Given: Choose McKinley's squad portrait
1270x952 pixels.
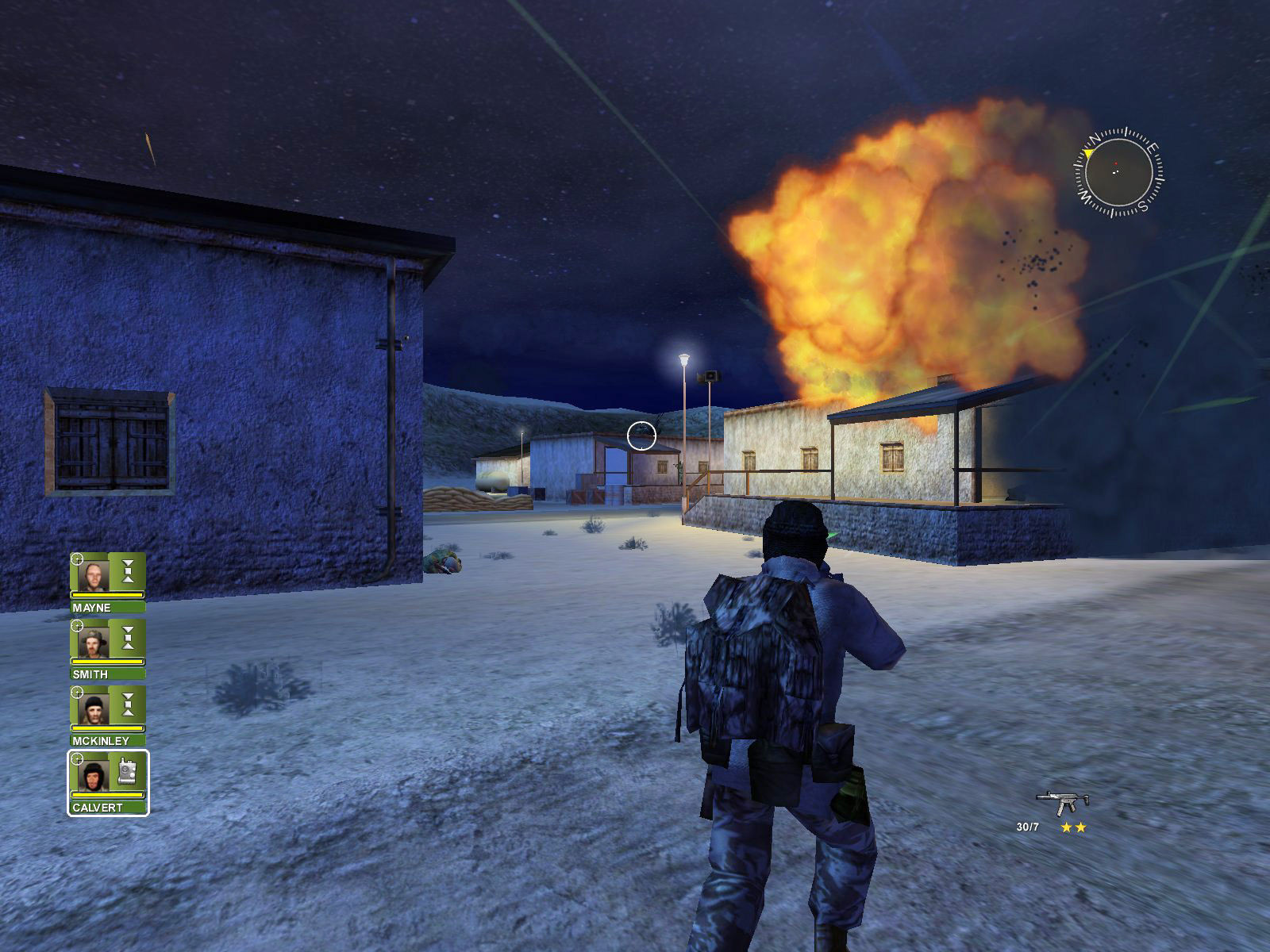Looking at the screenshot, I should click(x=94, y=708).
